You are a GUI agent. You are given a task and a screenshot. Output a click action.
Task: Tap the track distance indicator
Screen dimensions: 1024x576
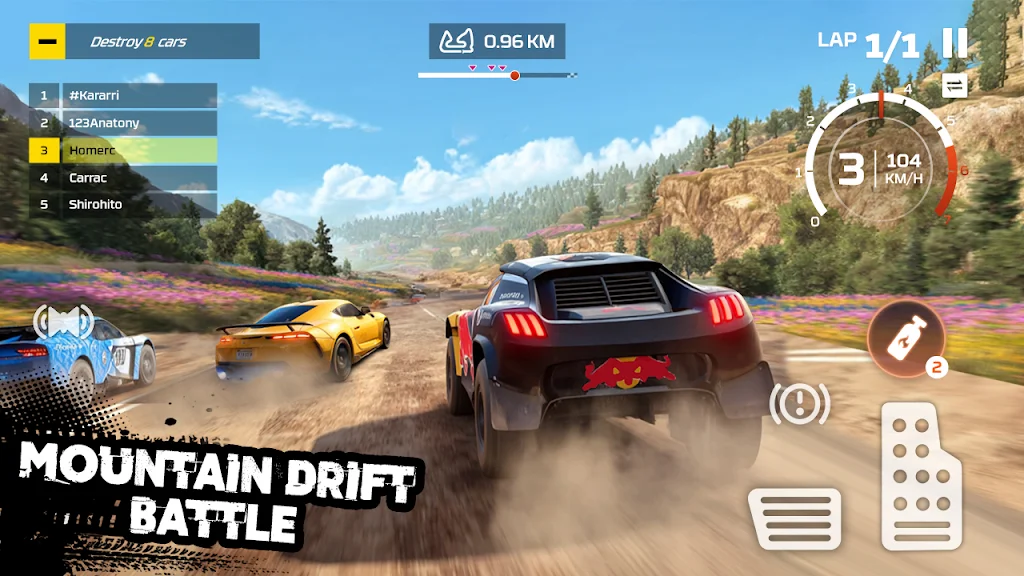(x=498, y=42)
